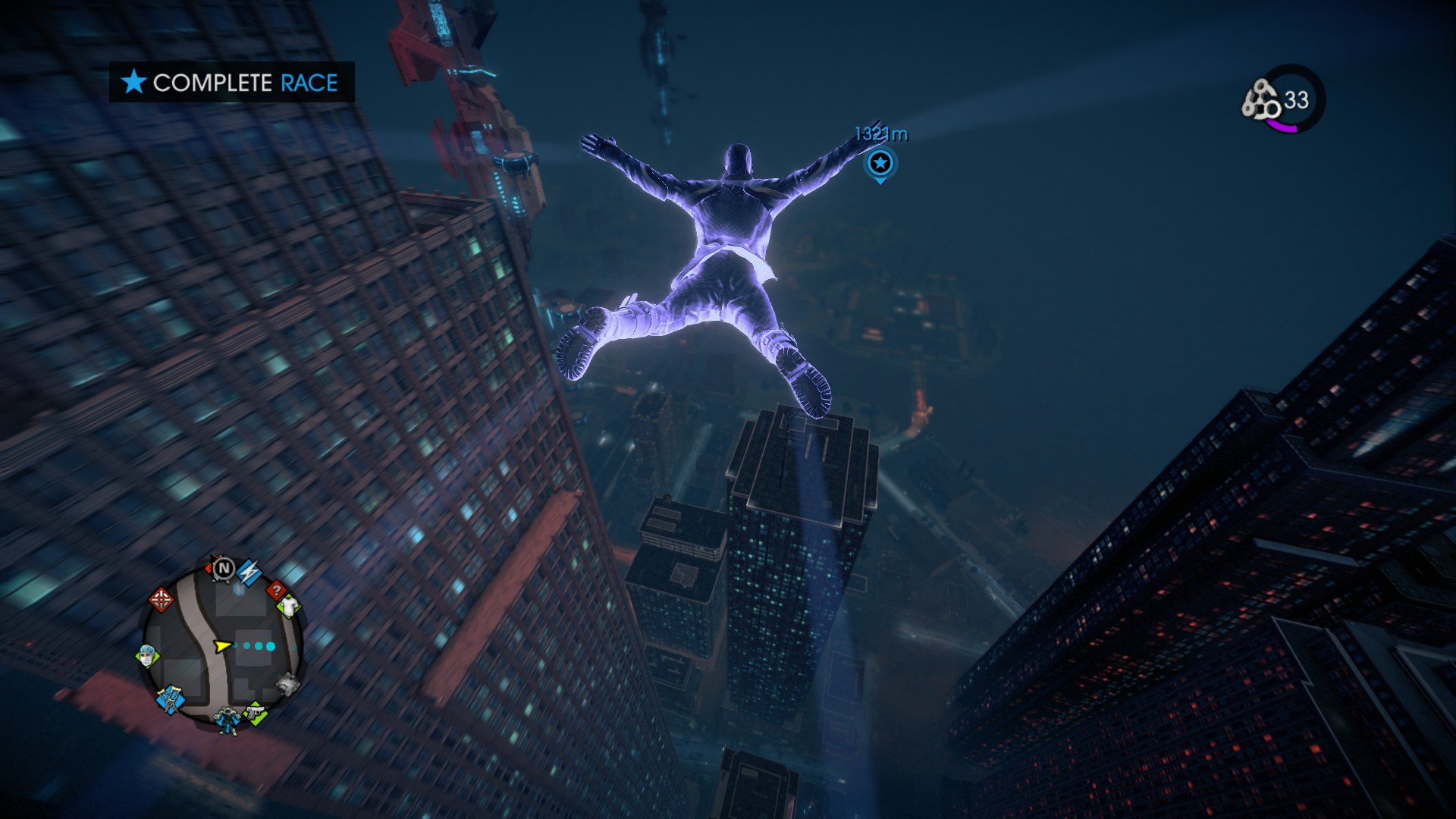Click the pistol weapon store marker

tap(256, 712)
